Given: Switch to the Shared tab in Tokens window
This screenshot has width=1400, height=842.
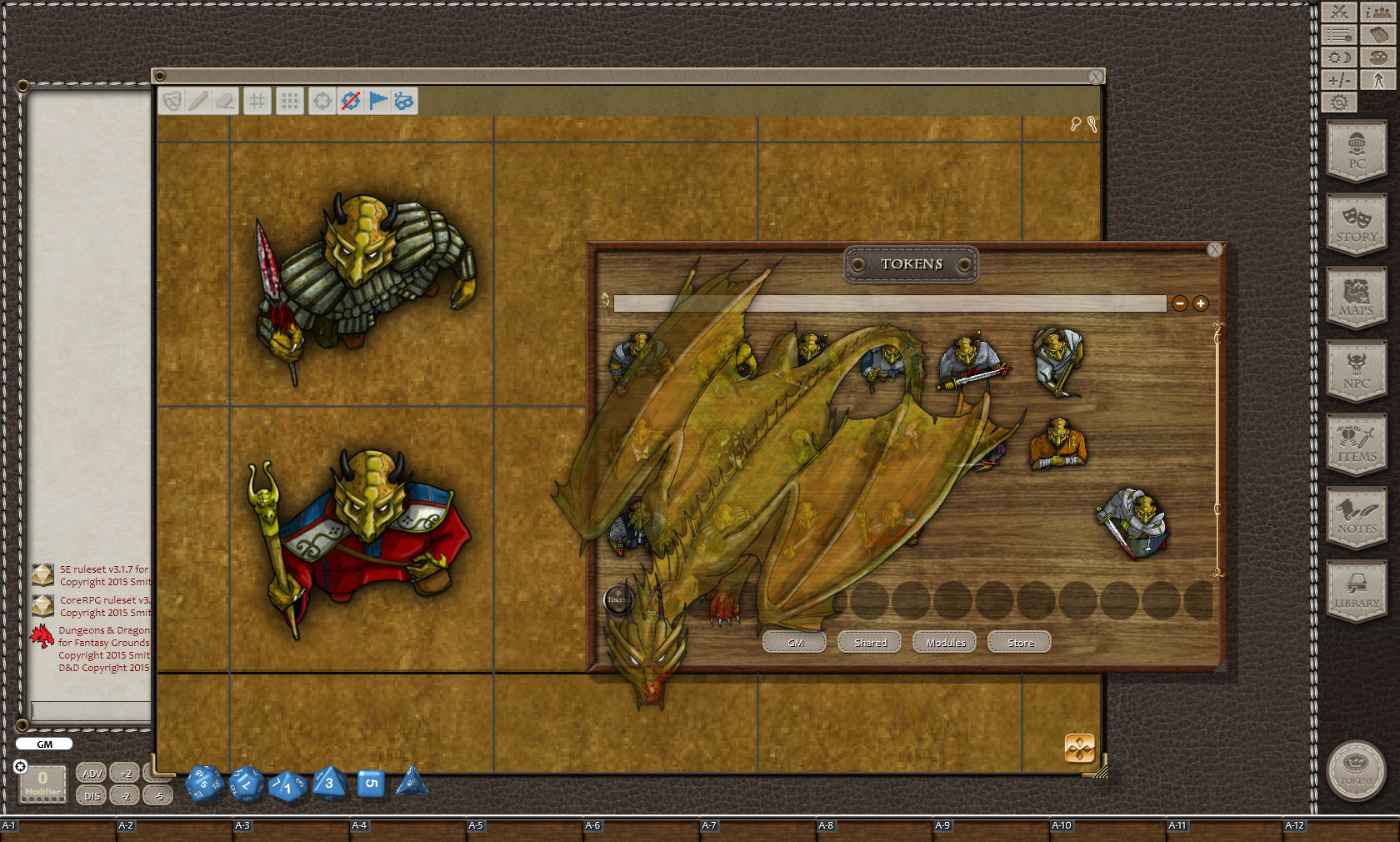Looking at the screenshot, I should point(869,642).
